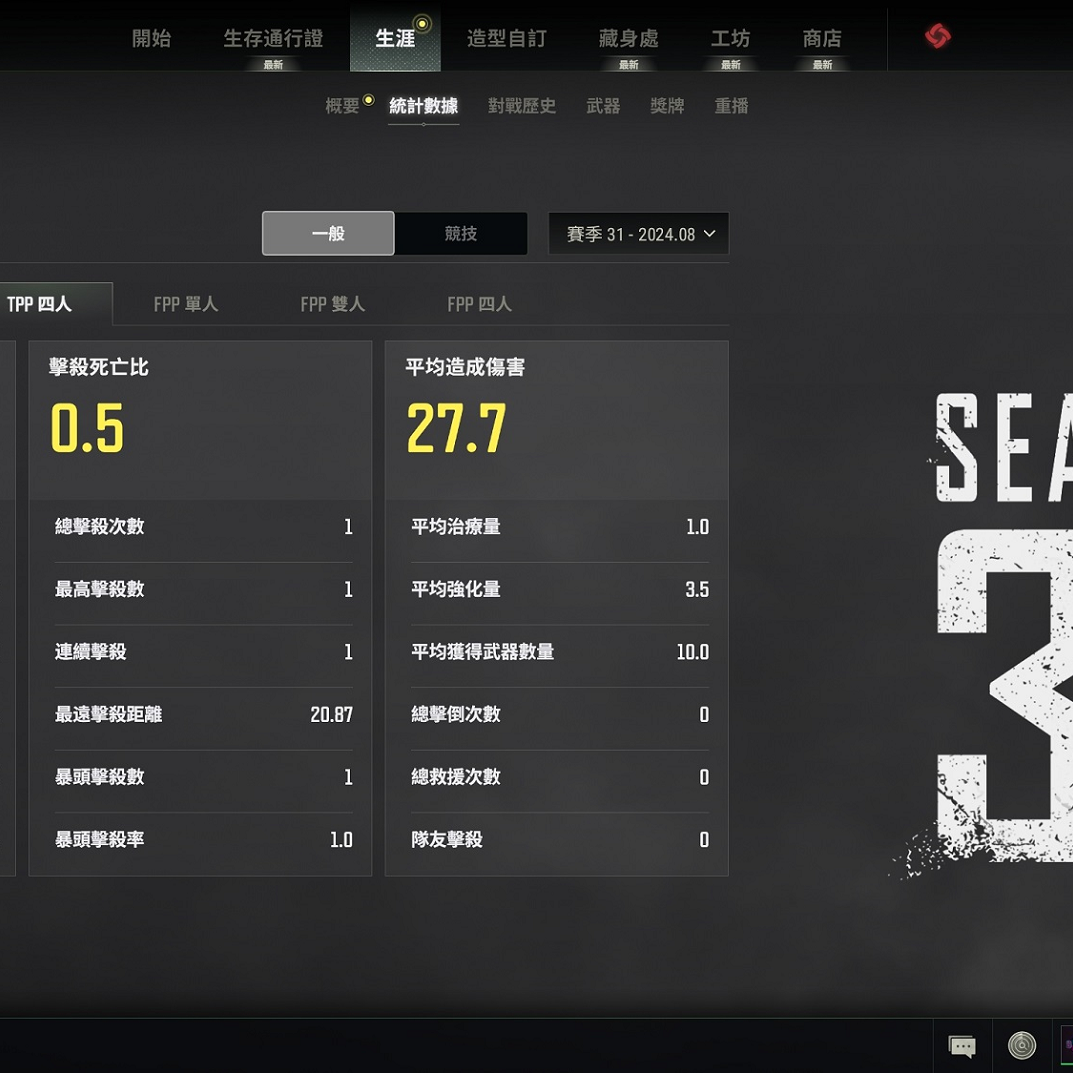Switch to 競技 ranked mode
The width and height of the screenshot is (1073, 1073).
(x=461, y=234)
